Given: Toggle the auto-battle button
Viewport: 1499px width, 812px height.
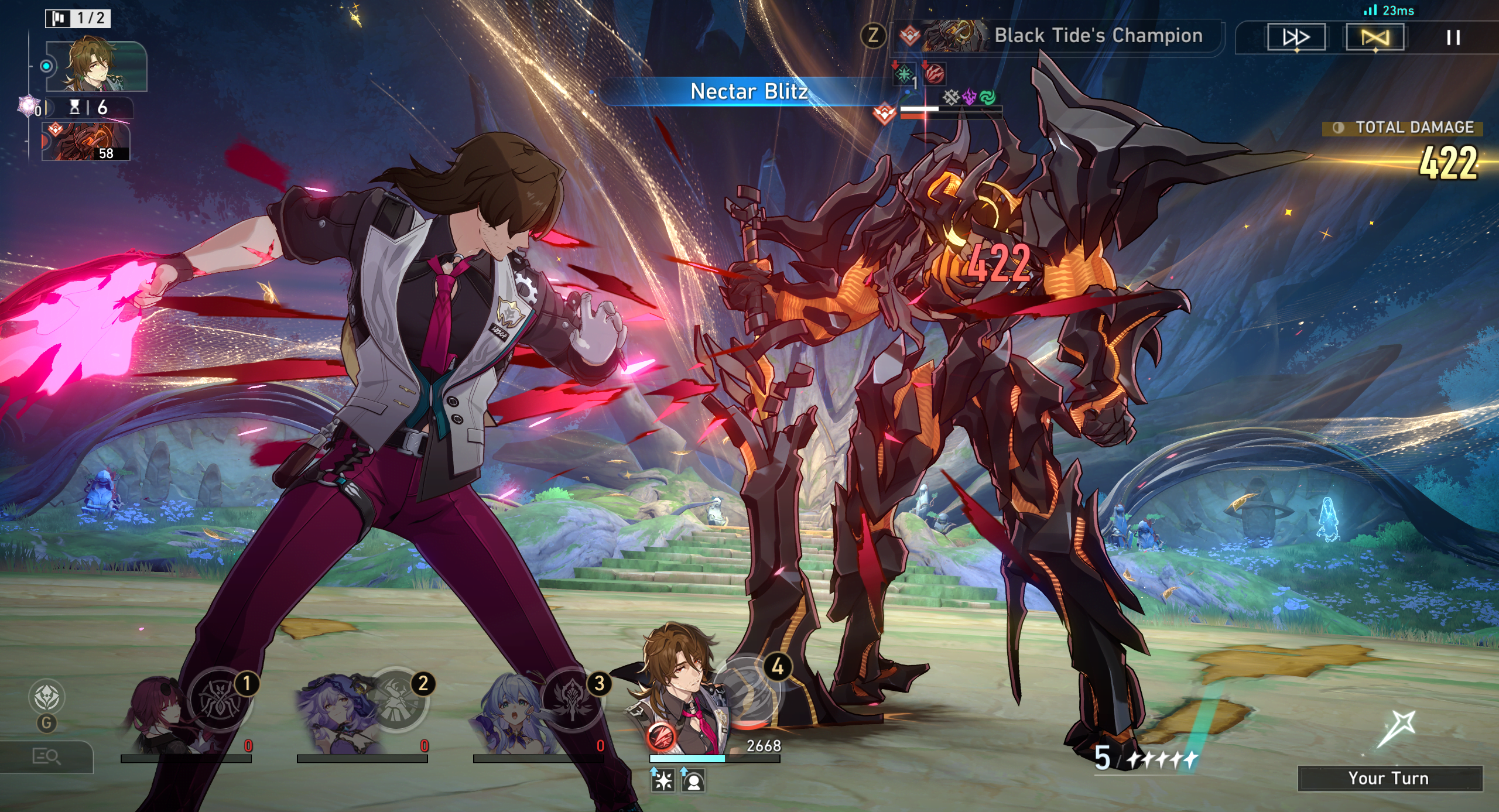Looking at the screenshot, I should 1374,37.
